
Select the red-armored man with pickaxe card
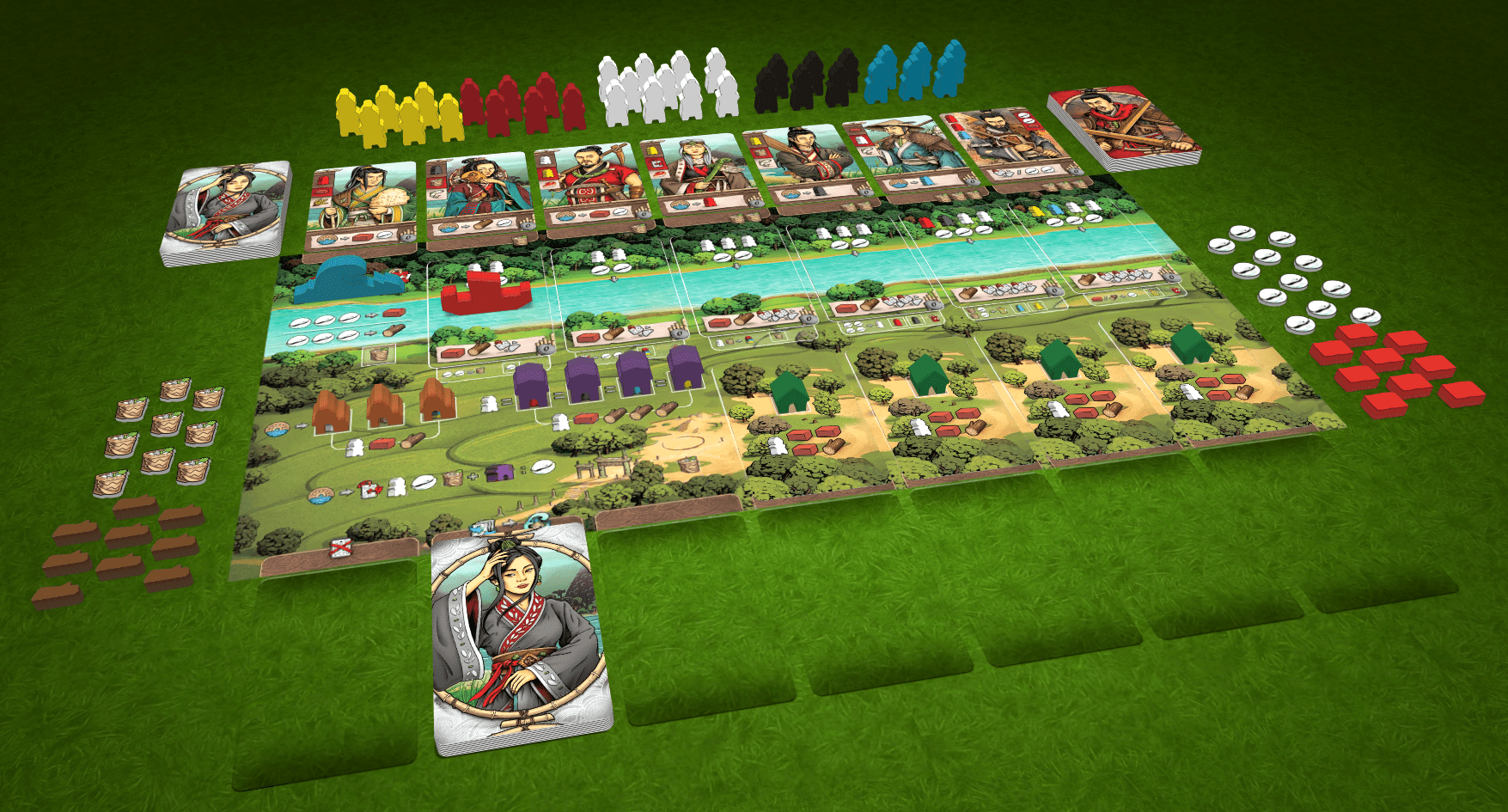589,186
